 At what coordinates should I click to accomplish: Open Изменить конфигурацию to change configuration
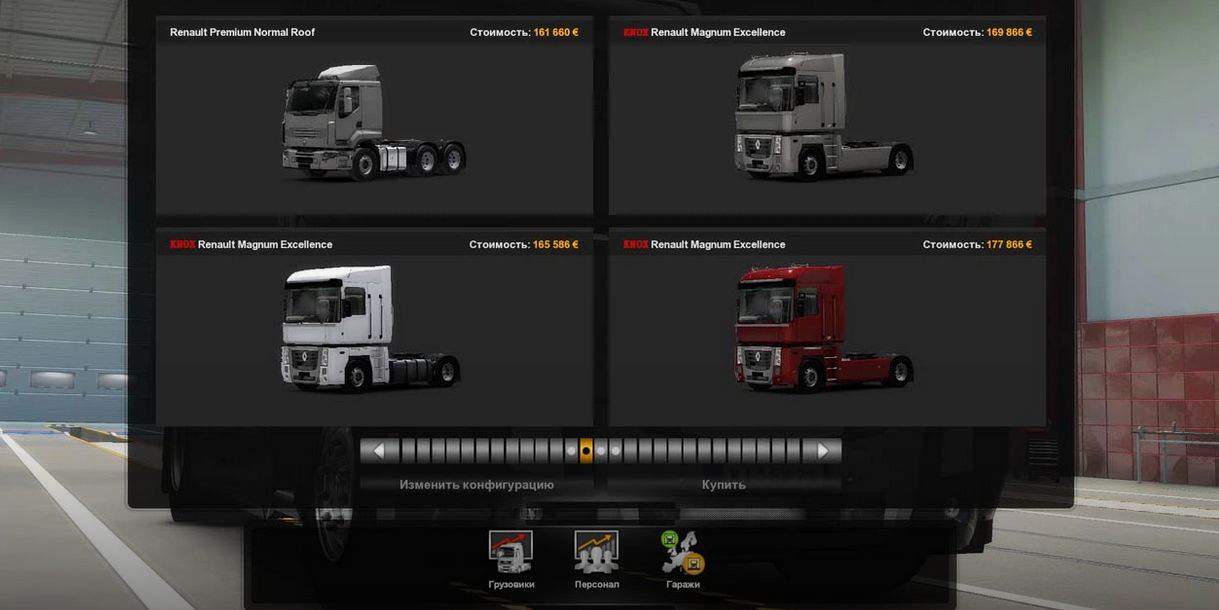pyautogui.click(x=476, y=484)
